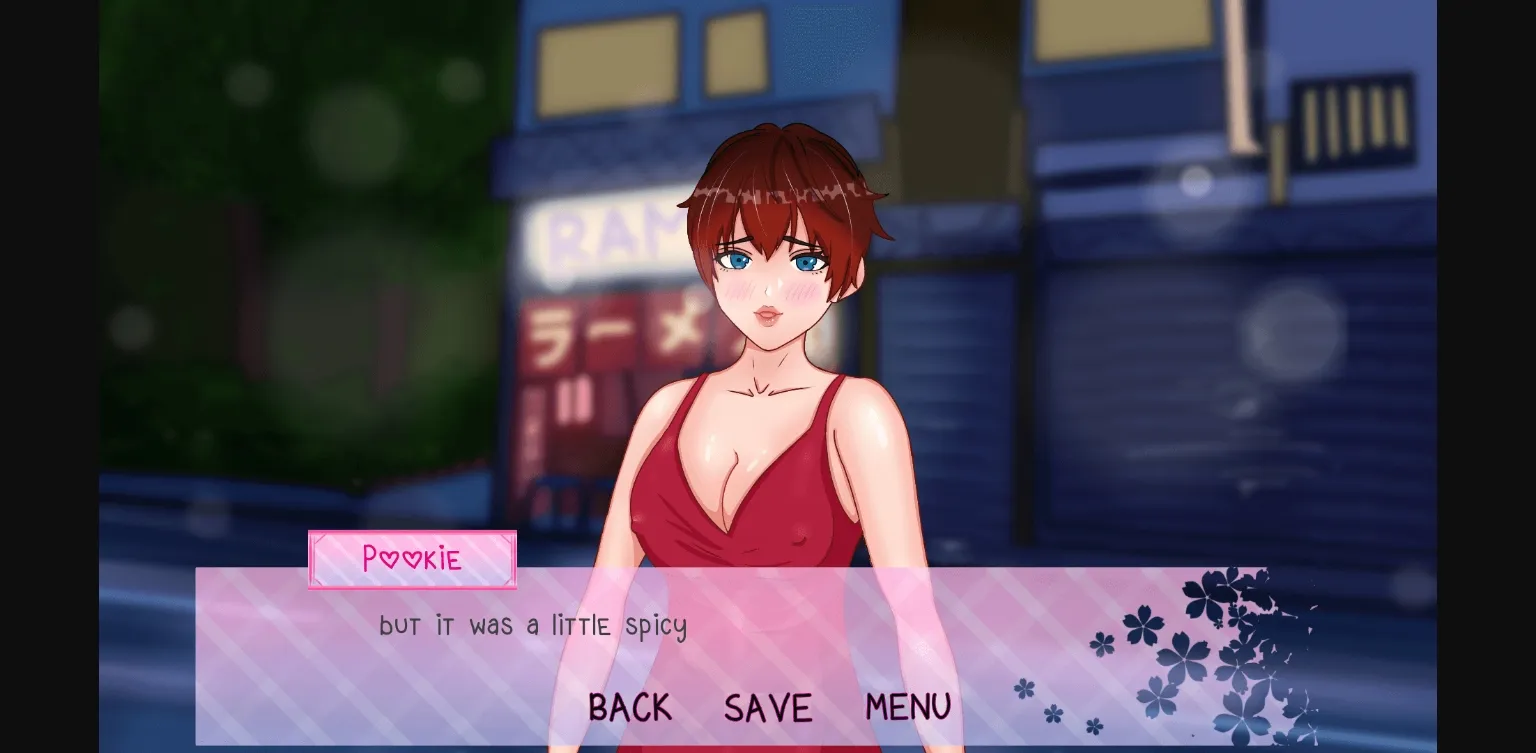Click the Pookie nameplate
The height and width of the screenshot is (753, 1536).
point(412,560)
